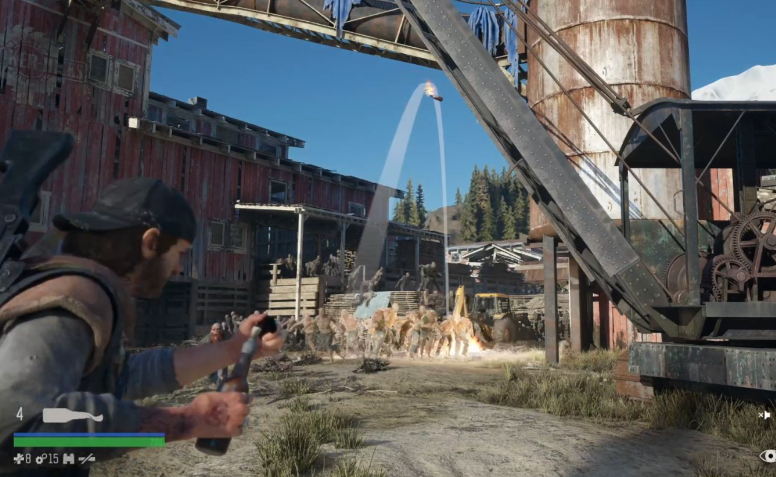The height and width of the screenshot is (477, 776).
Task: Select the molotov bottle throwable icon
Action: pyautogui.click(x=72, y=415)
